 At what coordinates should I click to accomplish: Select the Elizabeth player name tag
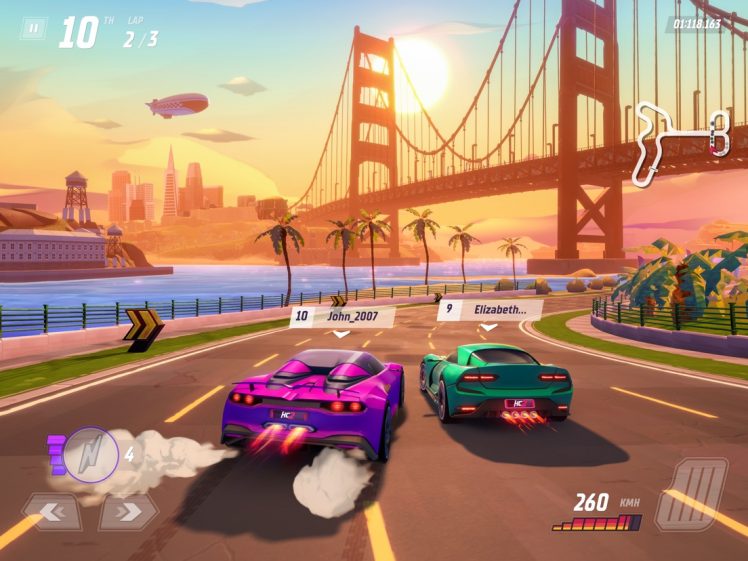click(x=488, y=310)
